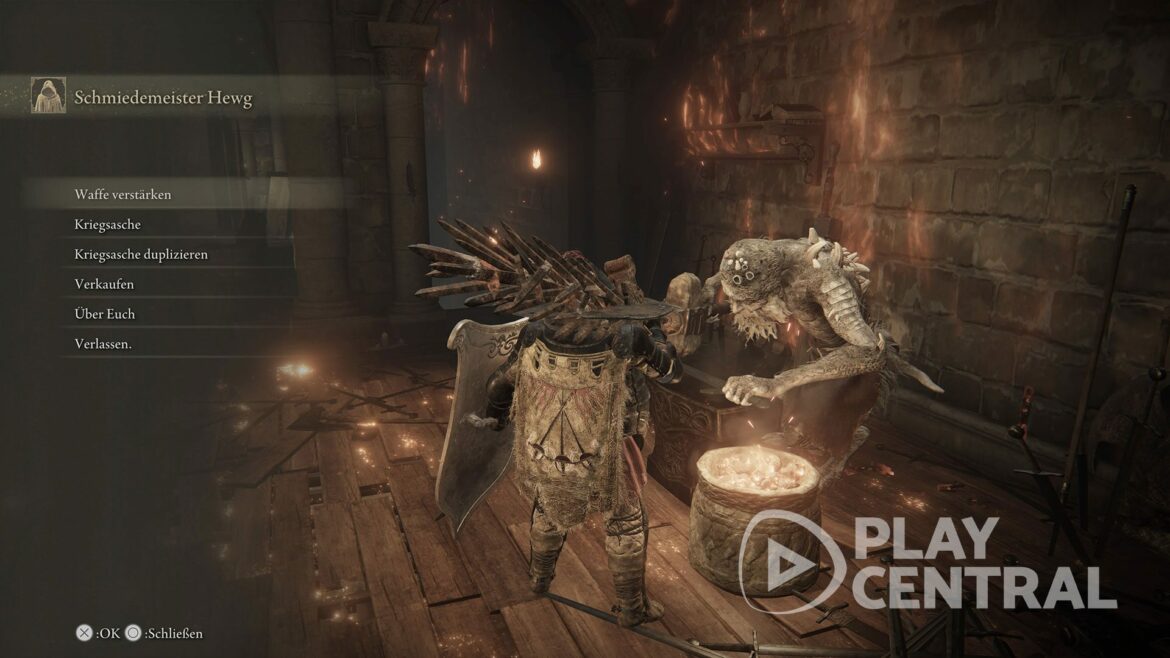Select the Waffe verstärken menu option

point(123,194)
